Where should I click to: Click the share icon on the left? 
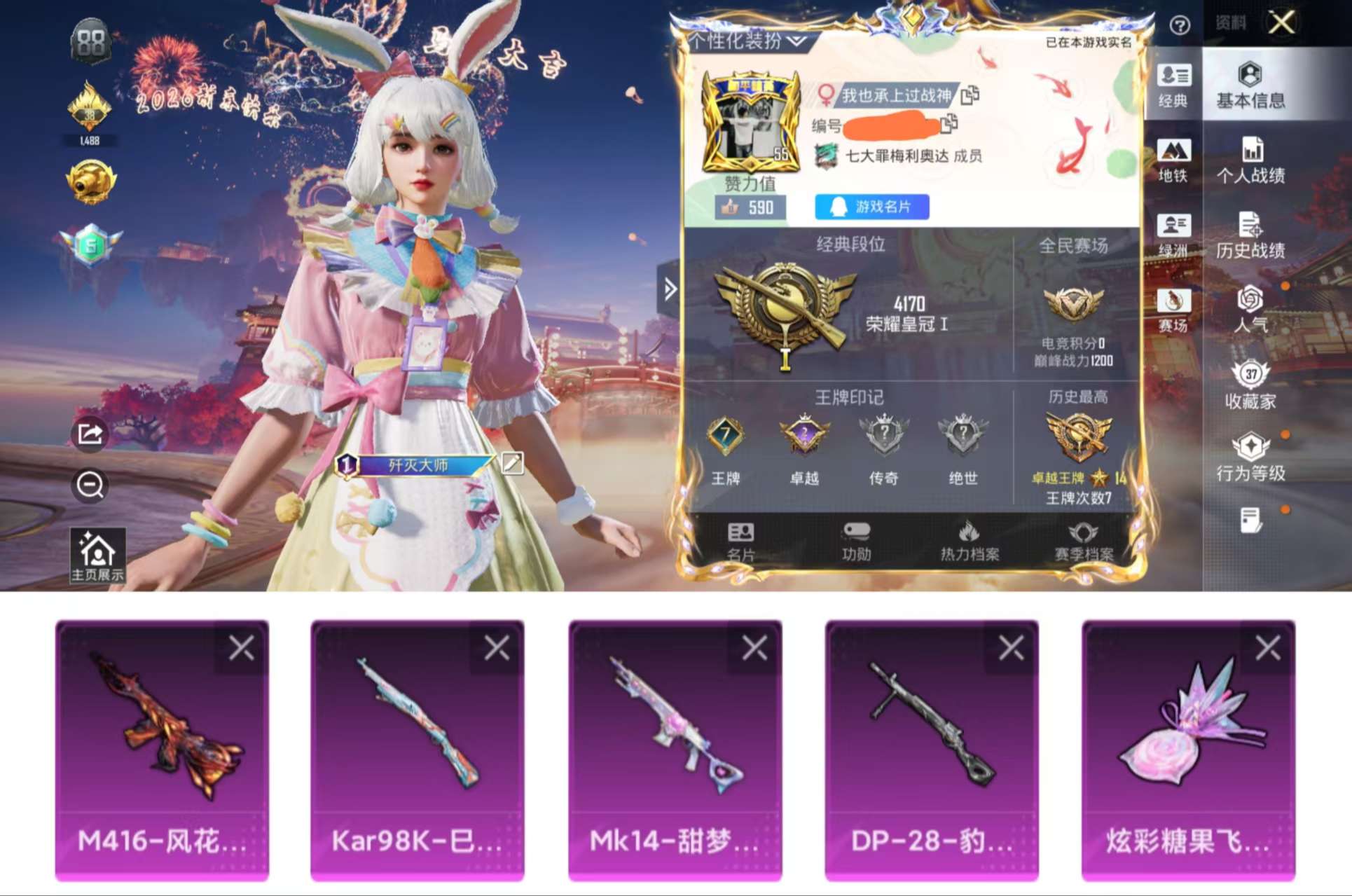click(x=90, y=434)
